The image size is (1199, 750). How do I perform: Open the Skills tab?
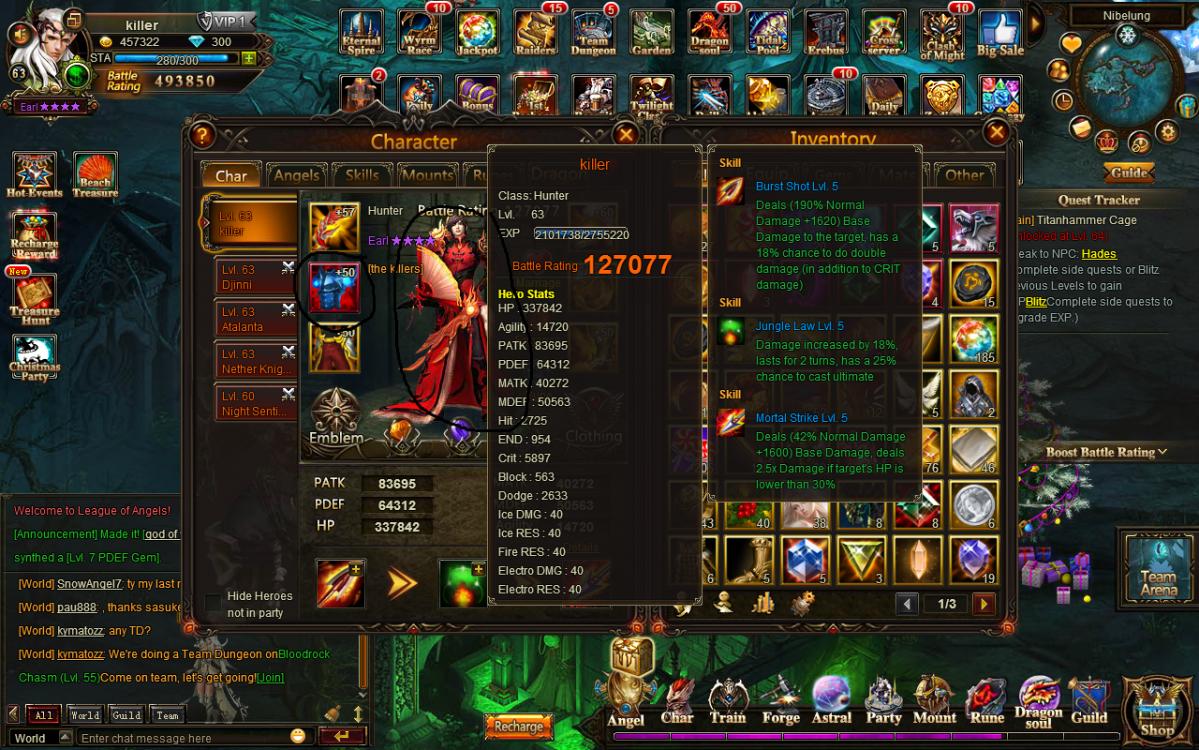coord(362,175)
